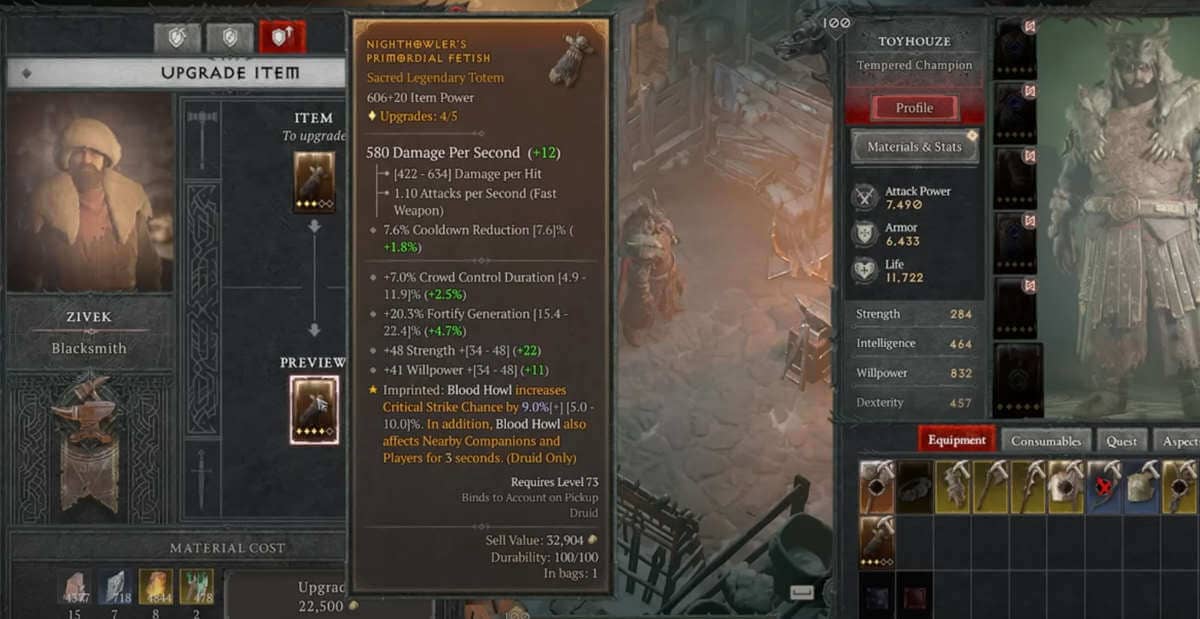
Task: Click the item-to-upgrade totem slot
Action: click(314, 182)
